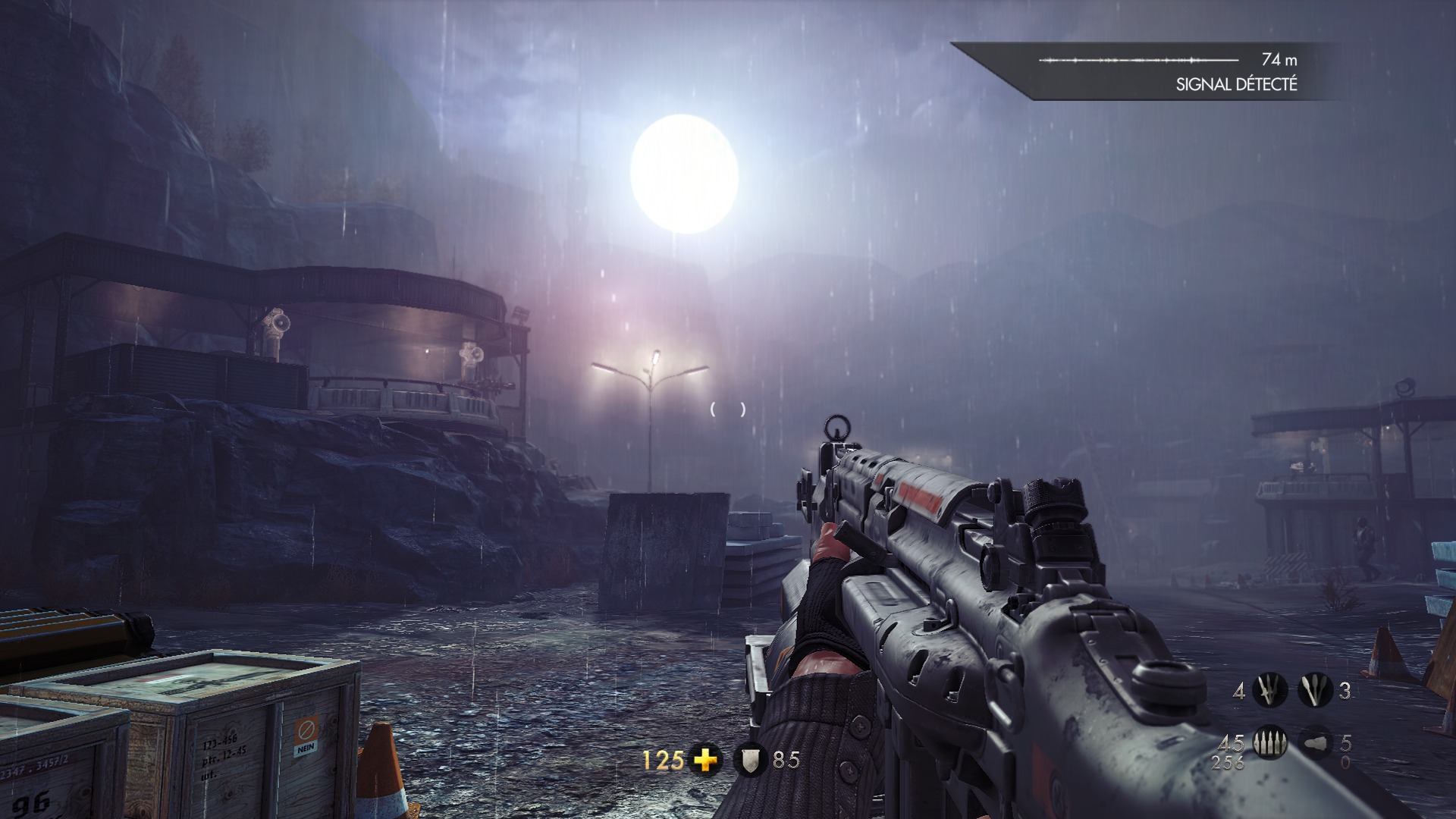Click the yellow health cross icon

pyautogui.click(x=706, y=760)
